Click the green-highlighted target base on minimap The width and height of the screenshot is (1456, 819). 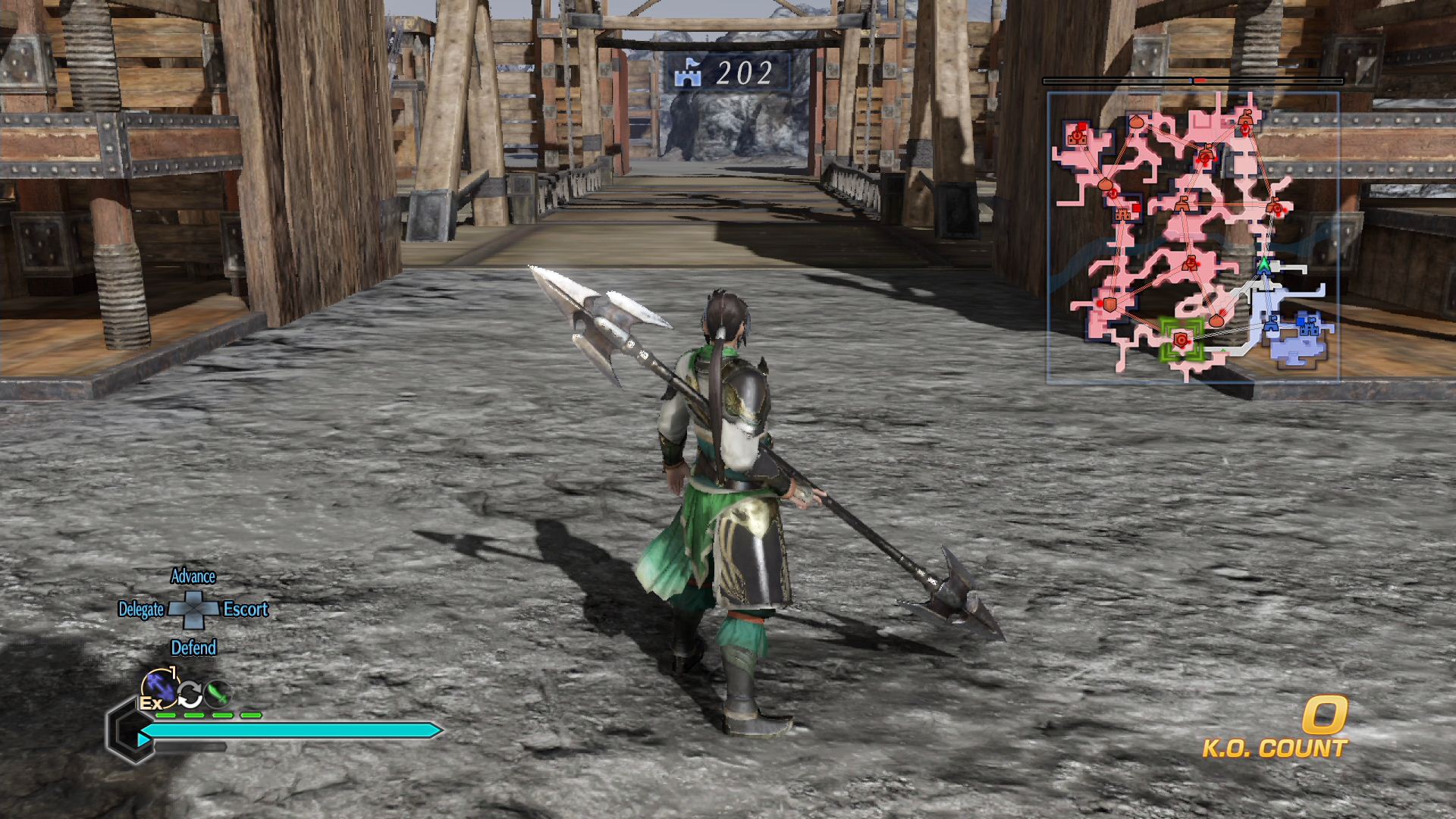(1181, 339)
